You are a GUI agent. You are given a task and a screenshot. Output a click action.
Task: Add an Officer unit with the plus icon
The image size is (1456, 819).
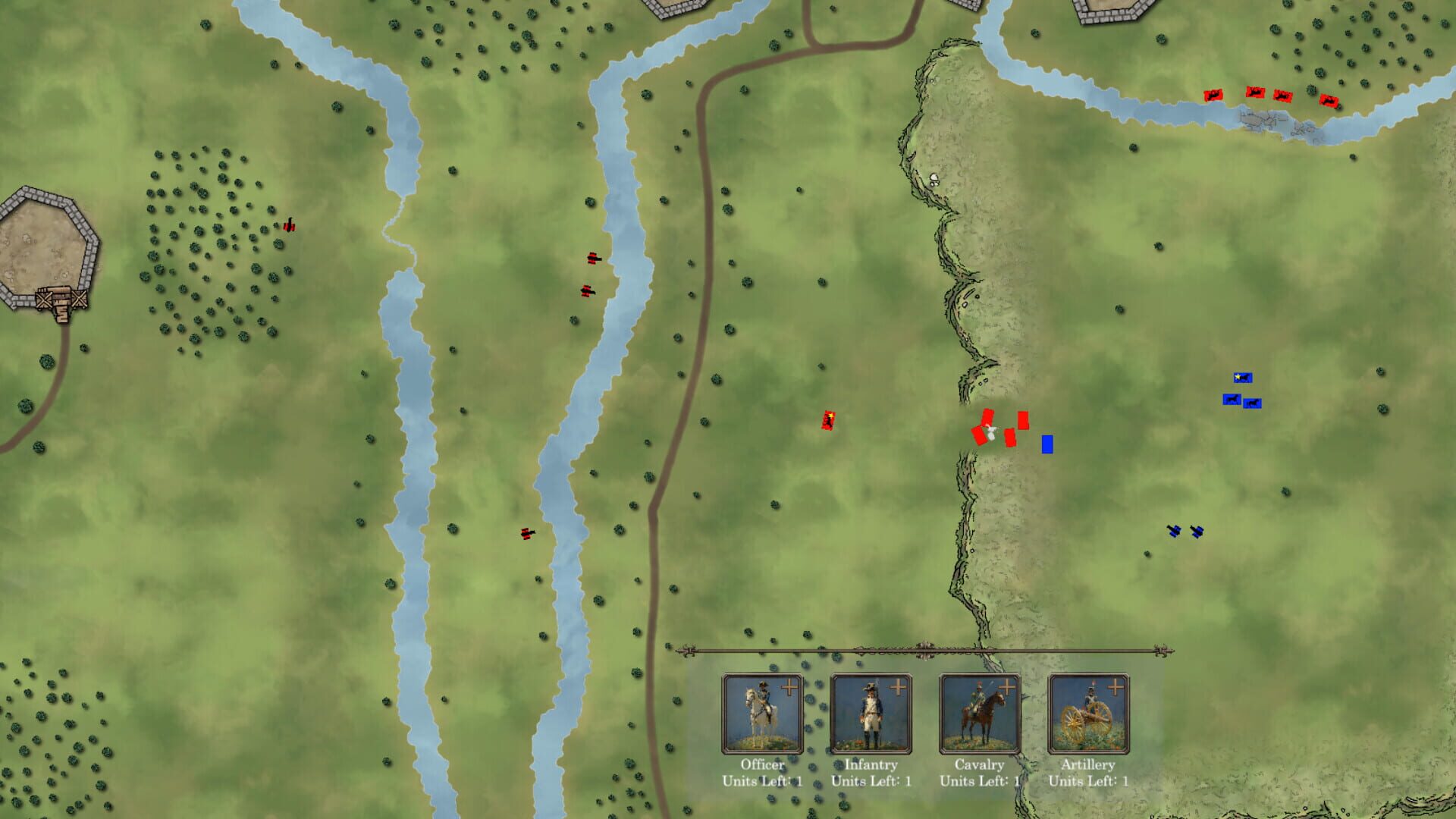pyautogui.click(x=789, y=685)
